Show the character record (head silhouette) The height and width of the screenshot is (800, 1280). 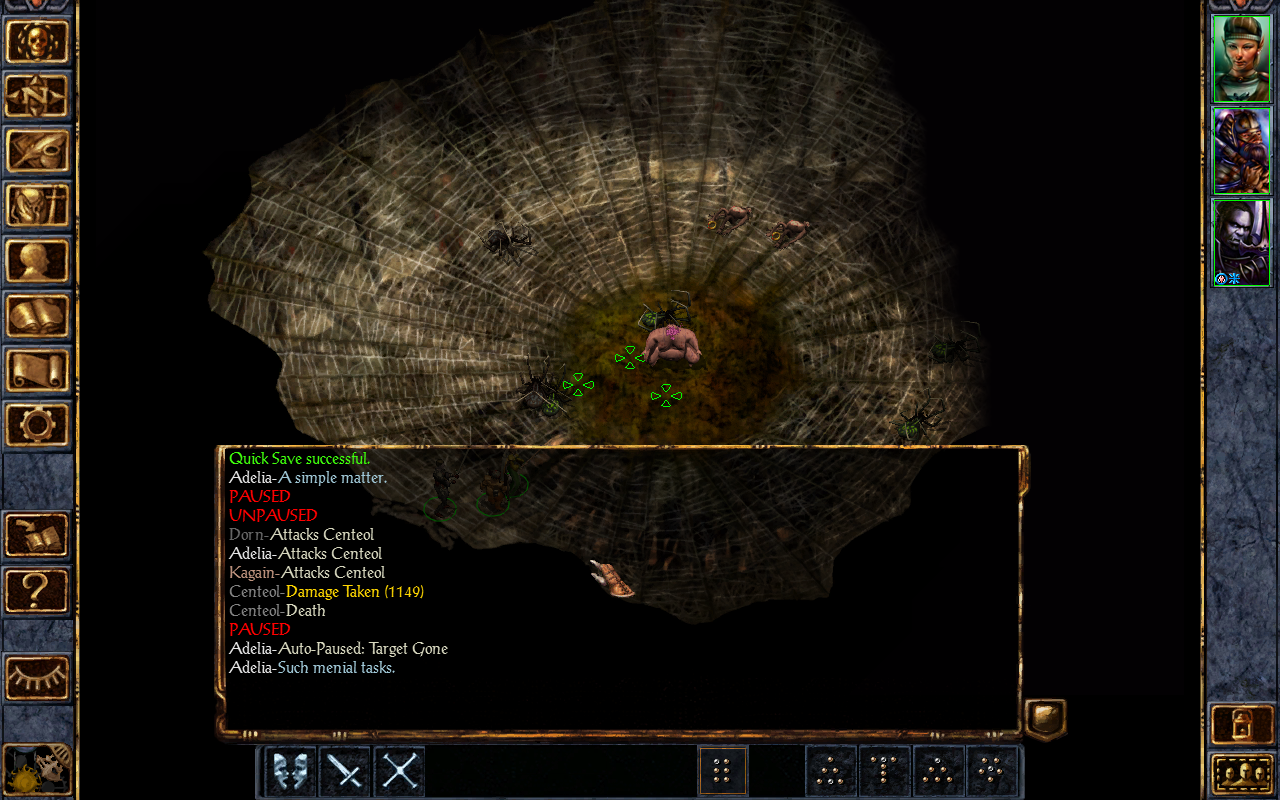click(38, 261)
